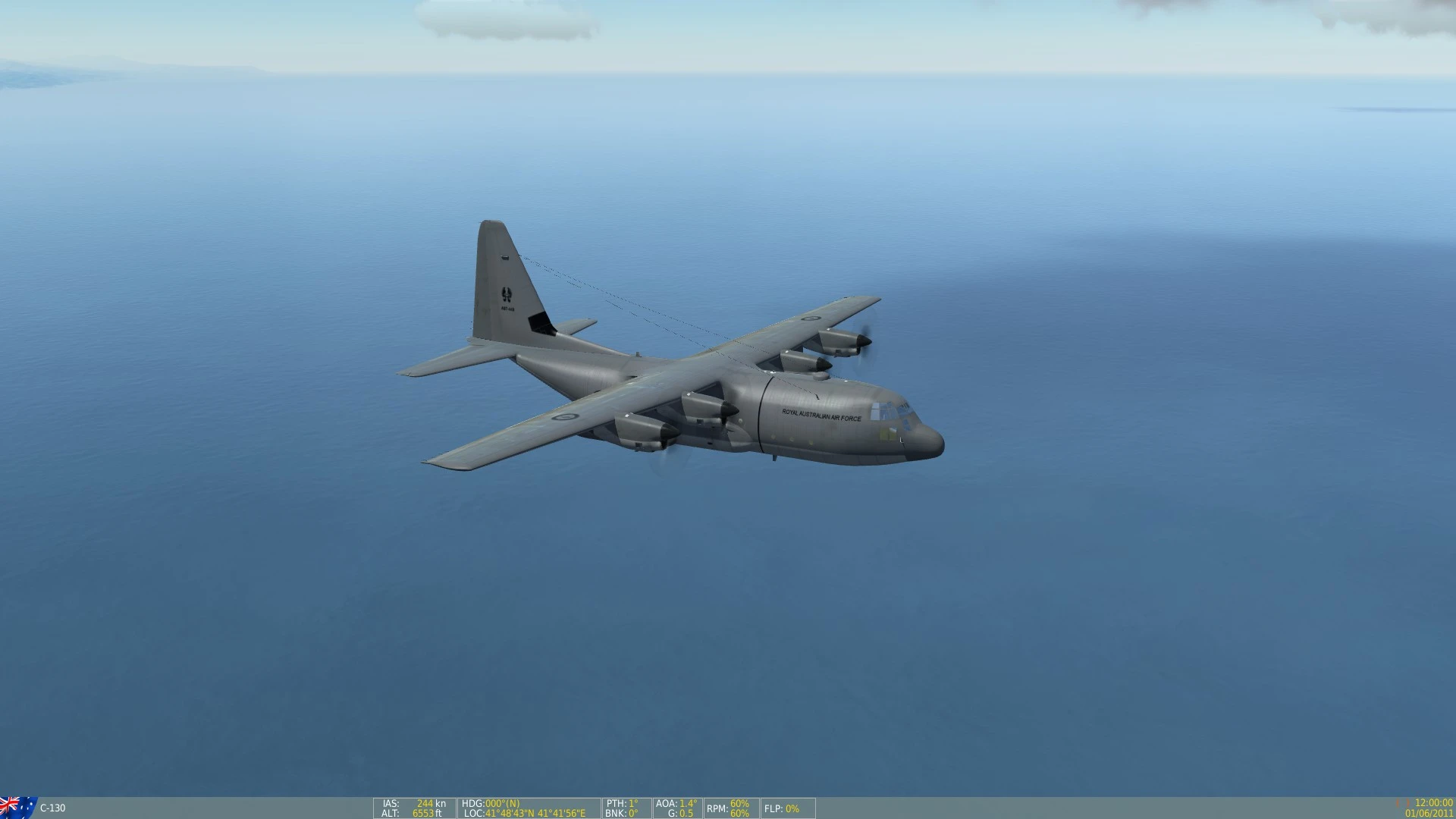The height and width of the screenshot is (819, 1456).
Task: Click the ALT altitude indicator showing 6553 ft
Action: point(416,812)
